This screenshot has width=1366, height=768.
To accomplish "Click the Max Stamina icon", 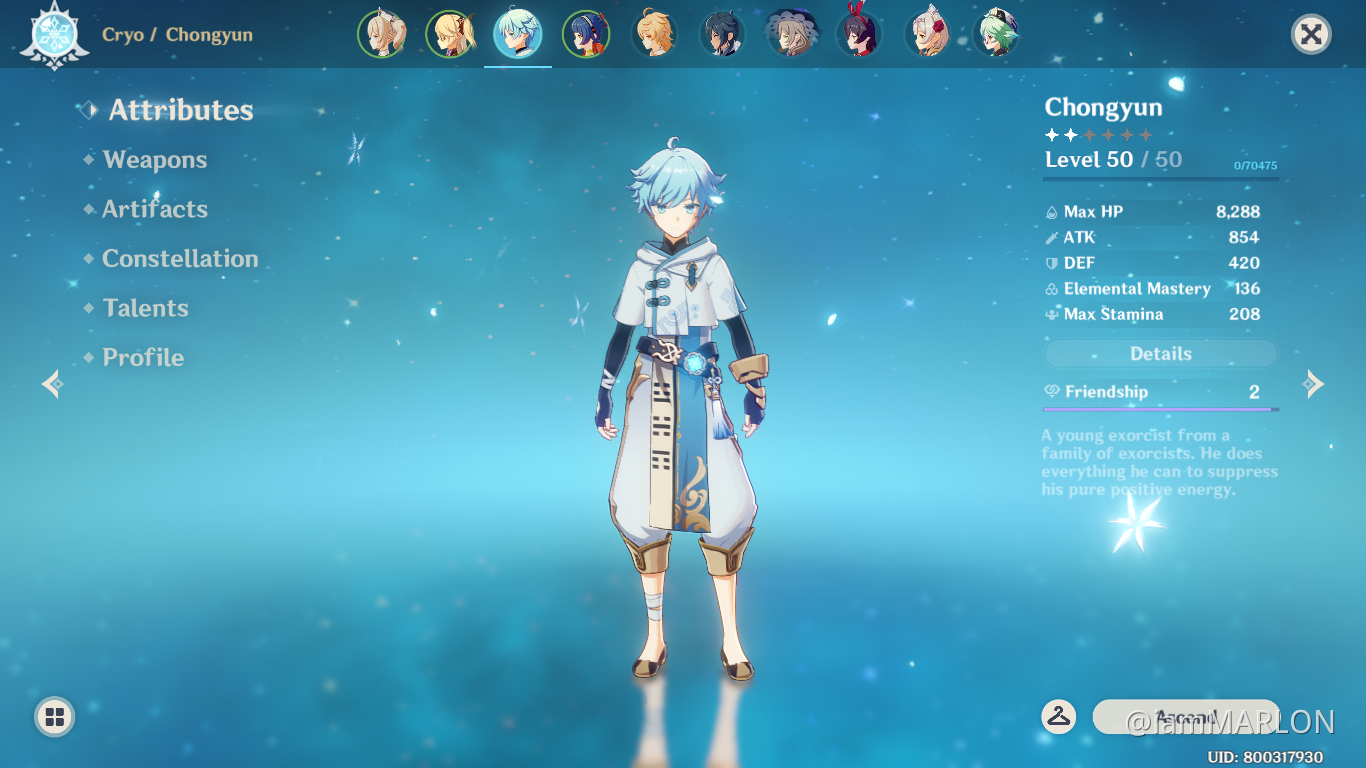I will click(x=1051, y=314).
